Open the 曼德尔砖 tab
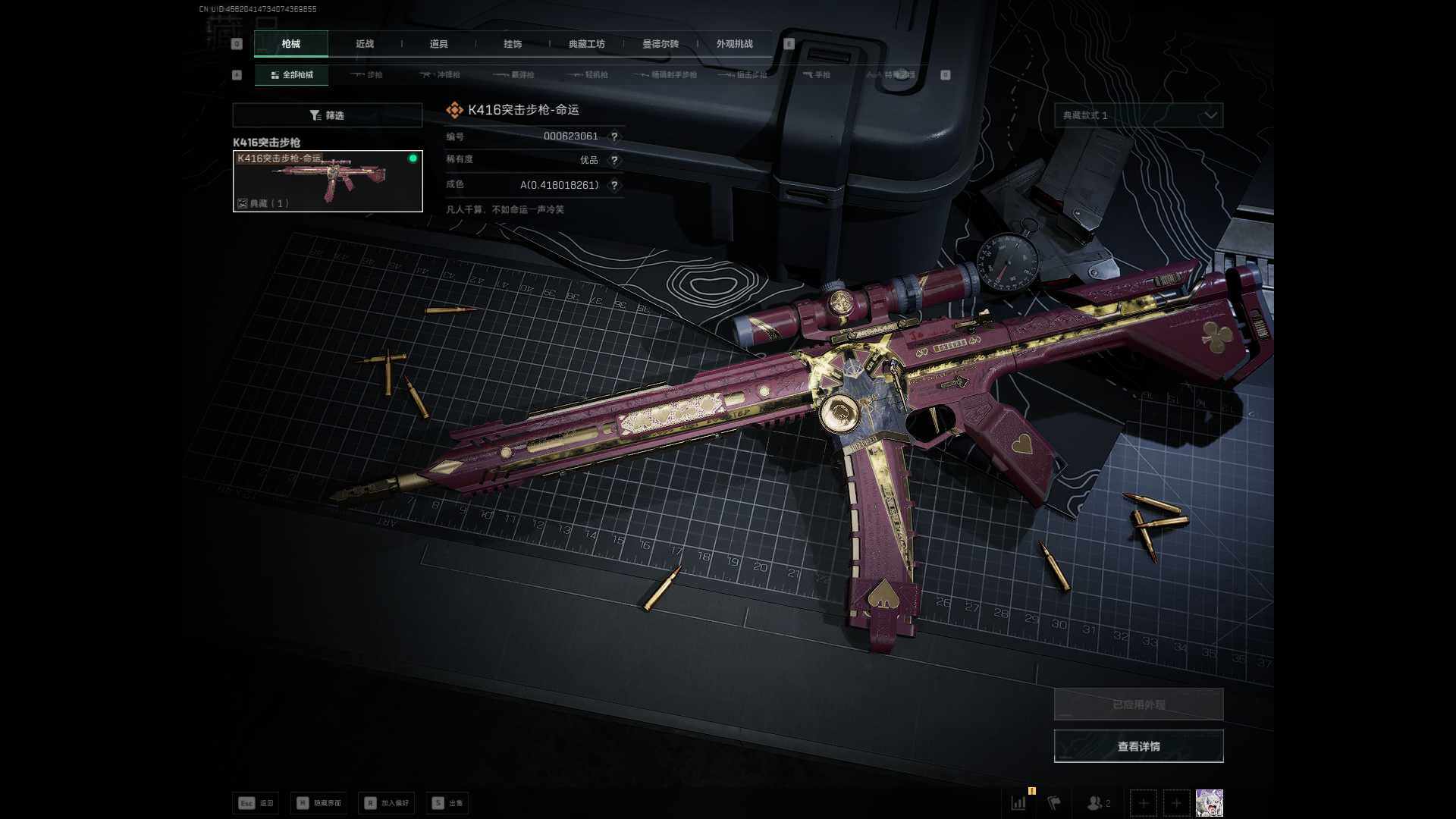Viewport: 1456px width, 819px height. click(x=661, y=44)
